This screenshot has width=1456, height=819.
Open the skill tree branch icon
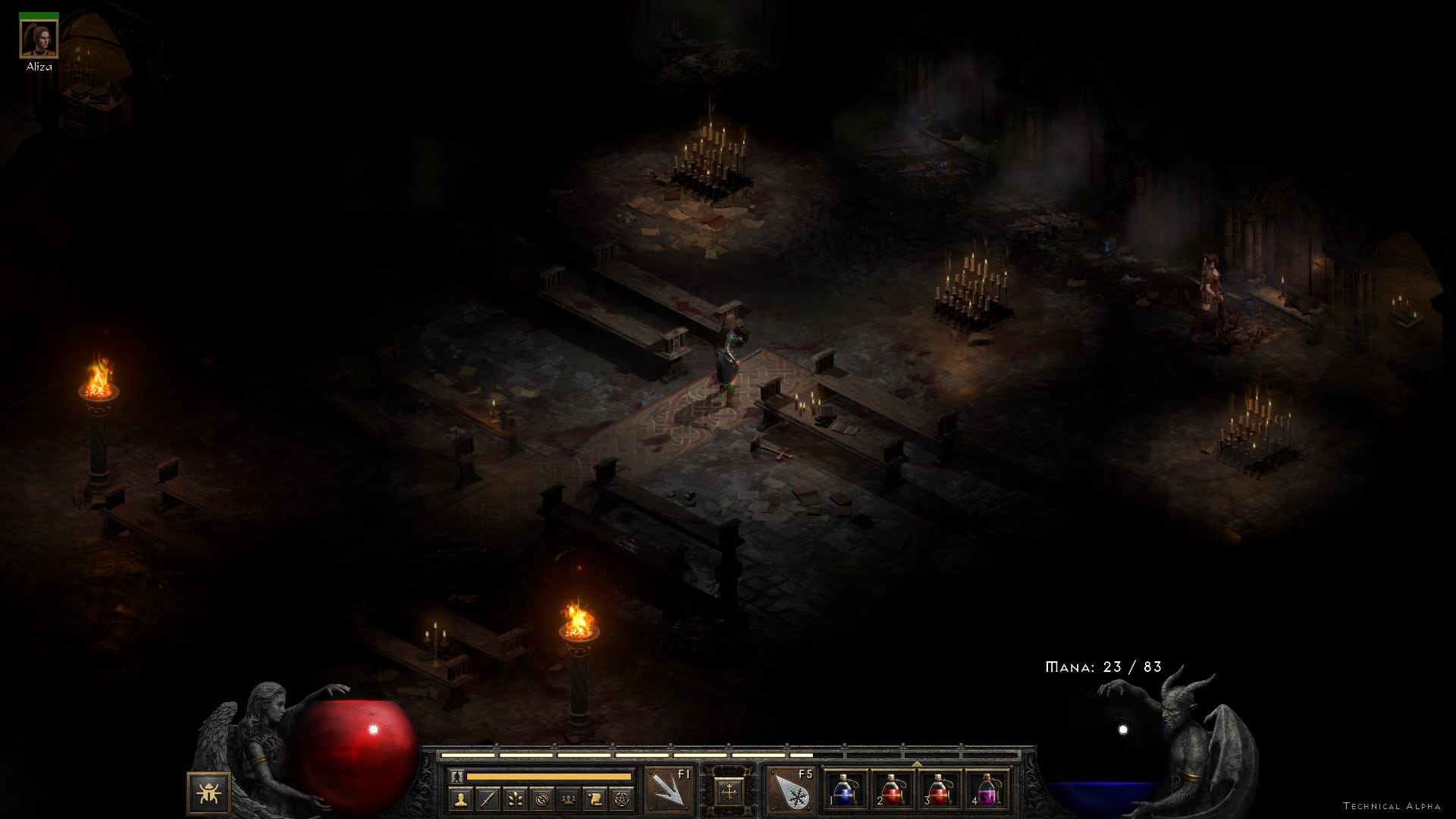coord(514,799)
